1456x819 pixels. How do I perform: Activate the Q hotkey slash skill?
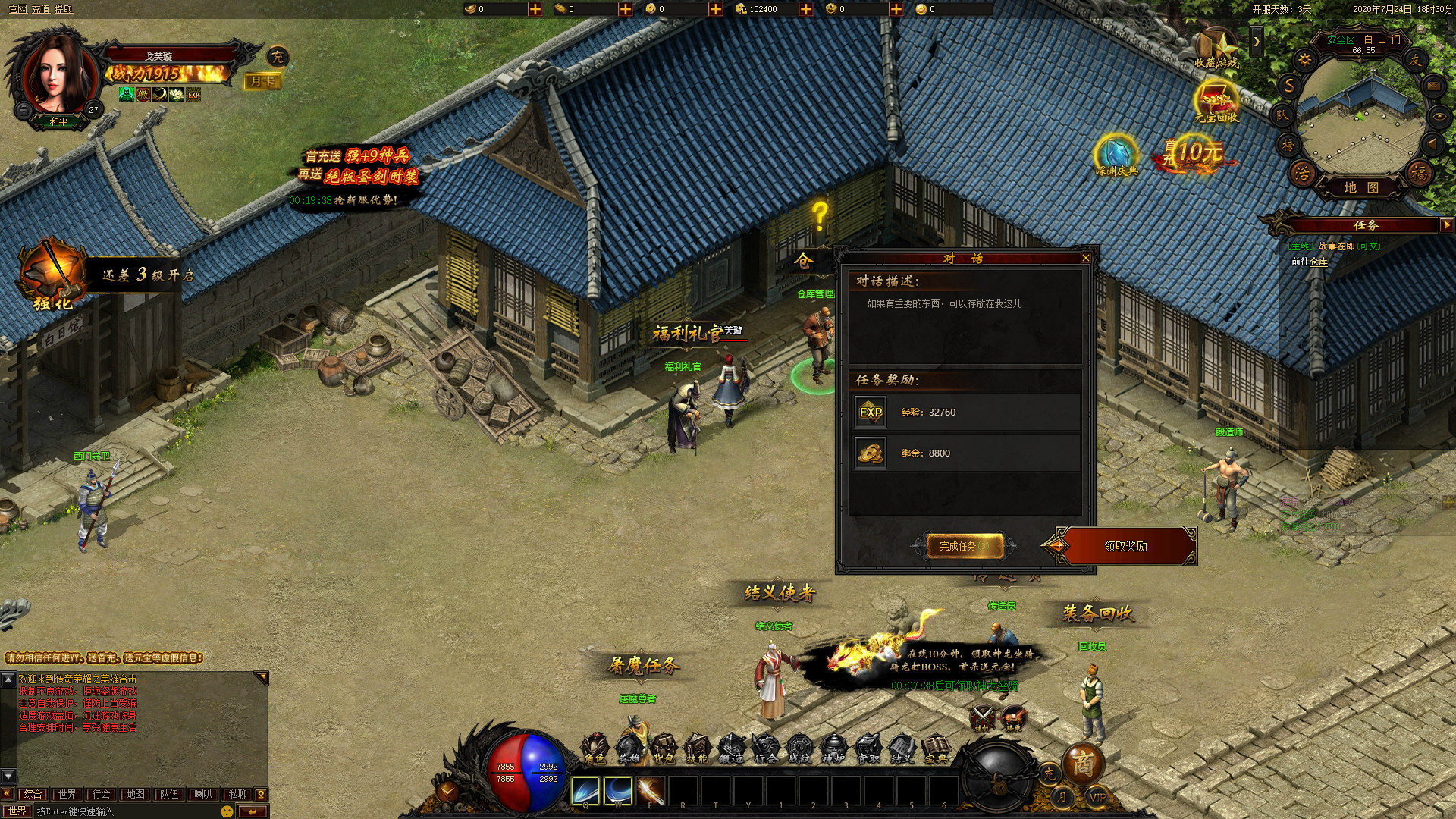(x=585, y=791)
